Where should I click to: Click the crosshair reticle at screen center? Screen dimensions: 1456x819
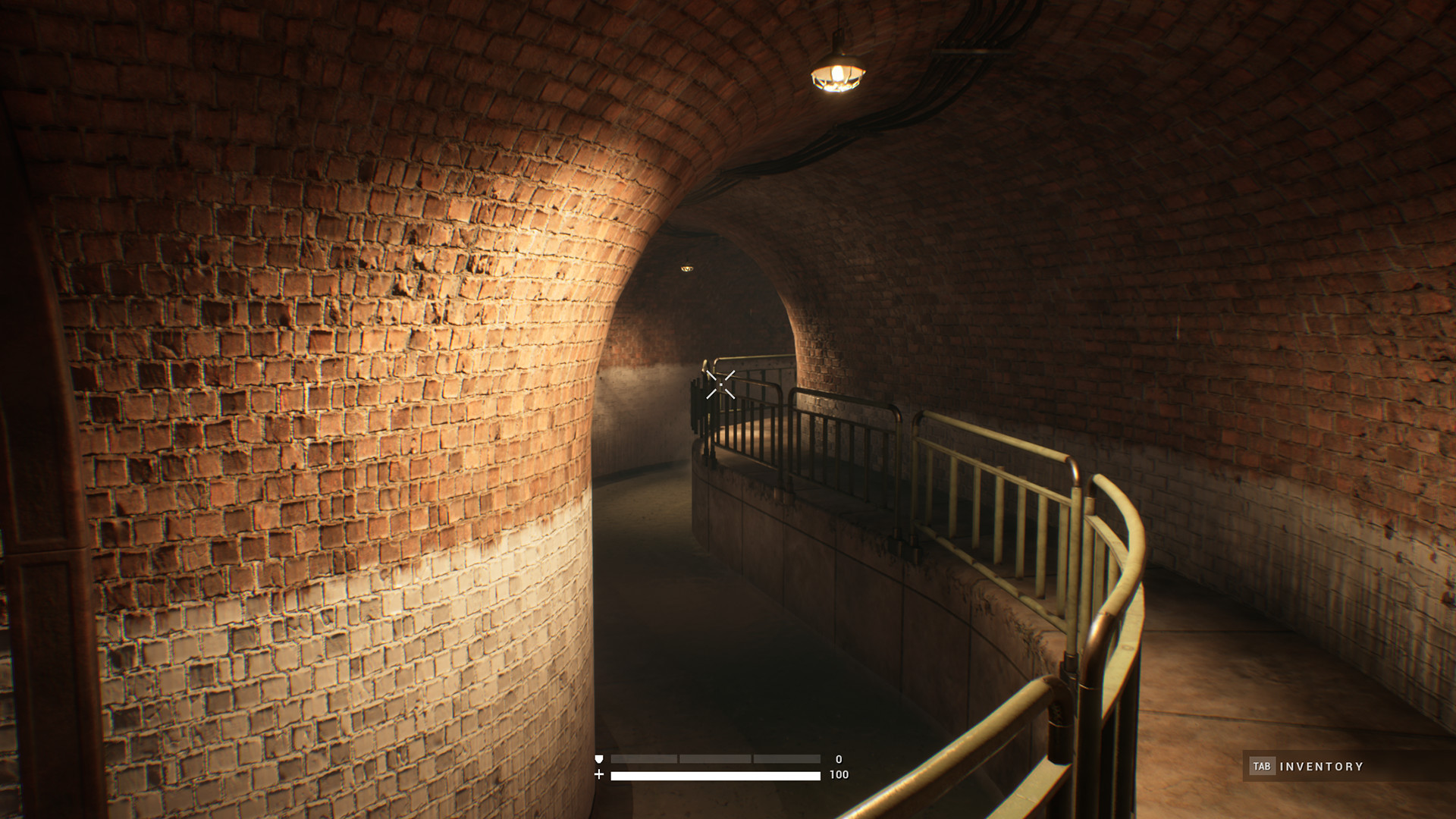[x=719, y=384]
